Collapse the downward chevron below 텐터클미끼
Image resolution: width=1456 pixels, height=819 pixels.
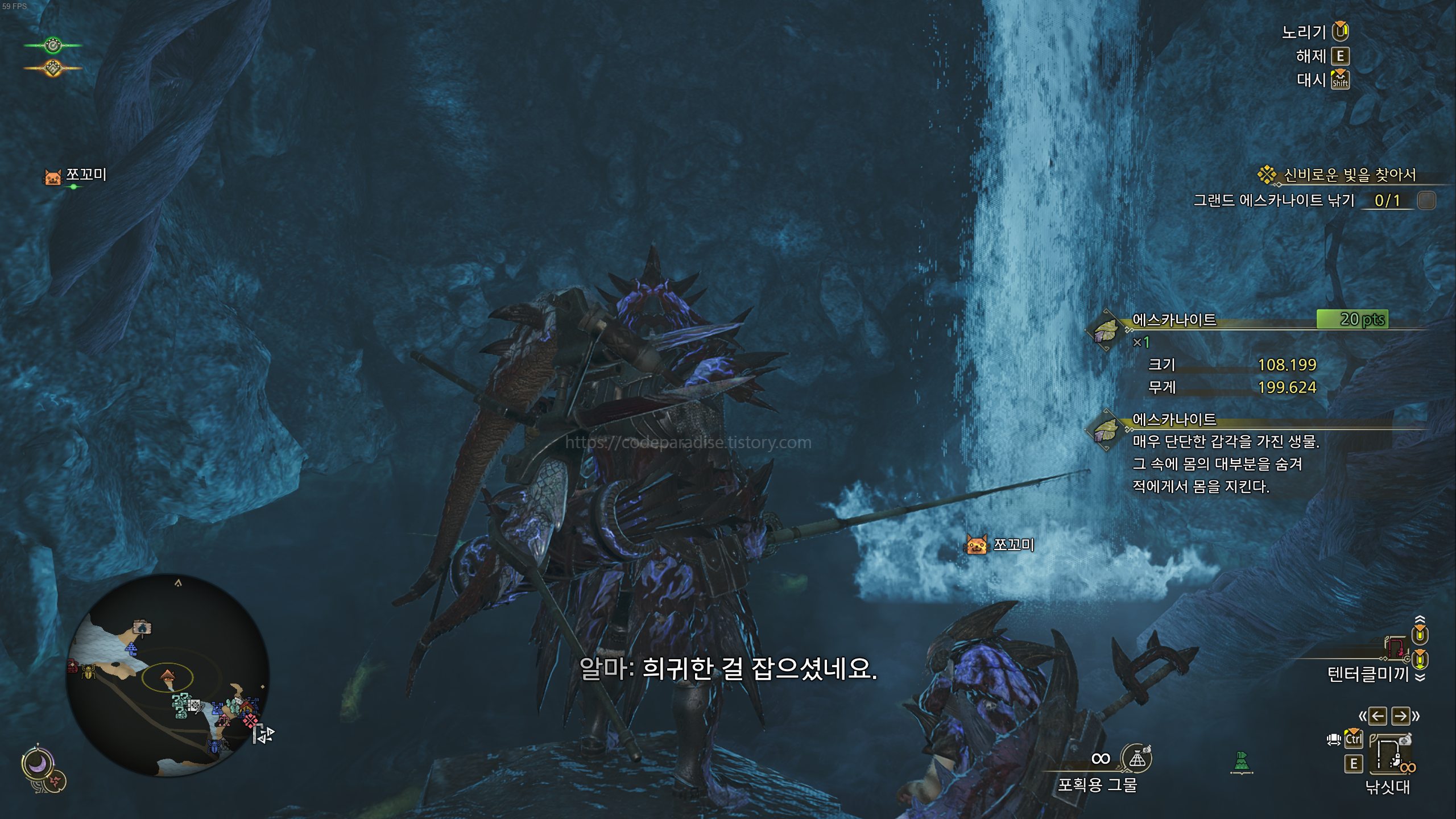[1420, 677]
